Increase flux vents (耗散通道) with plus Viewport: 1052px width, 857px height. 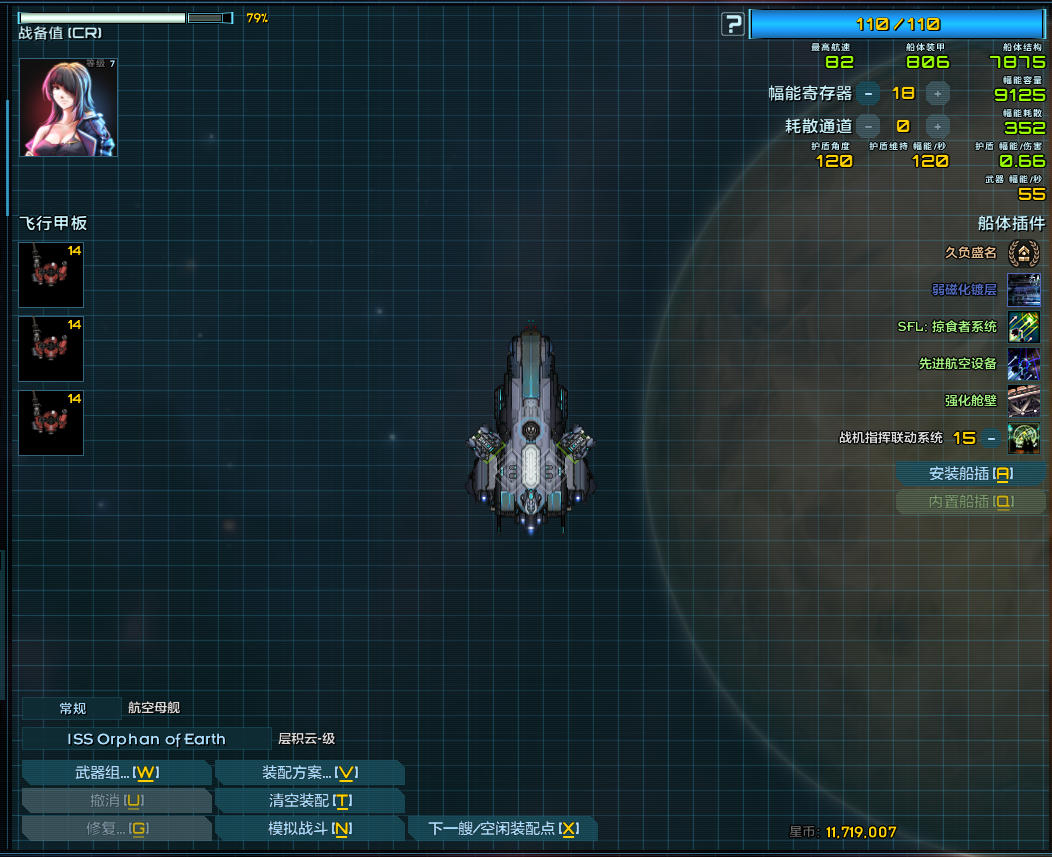937,126
